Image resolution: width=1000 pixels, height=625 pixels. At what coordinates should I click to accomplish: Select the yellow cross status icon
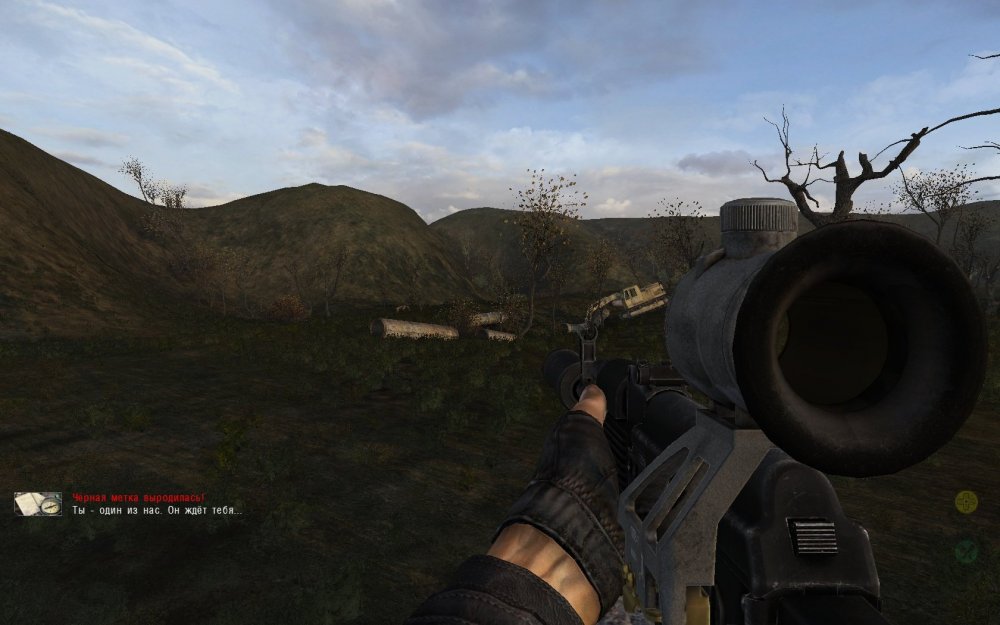coord(965,502)
